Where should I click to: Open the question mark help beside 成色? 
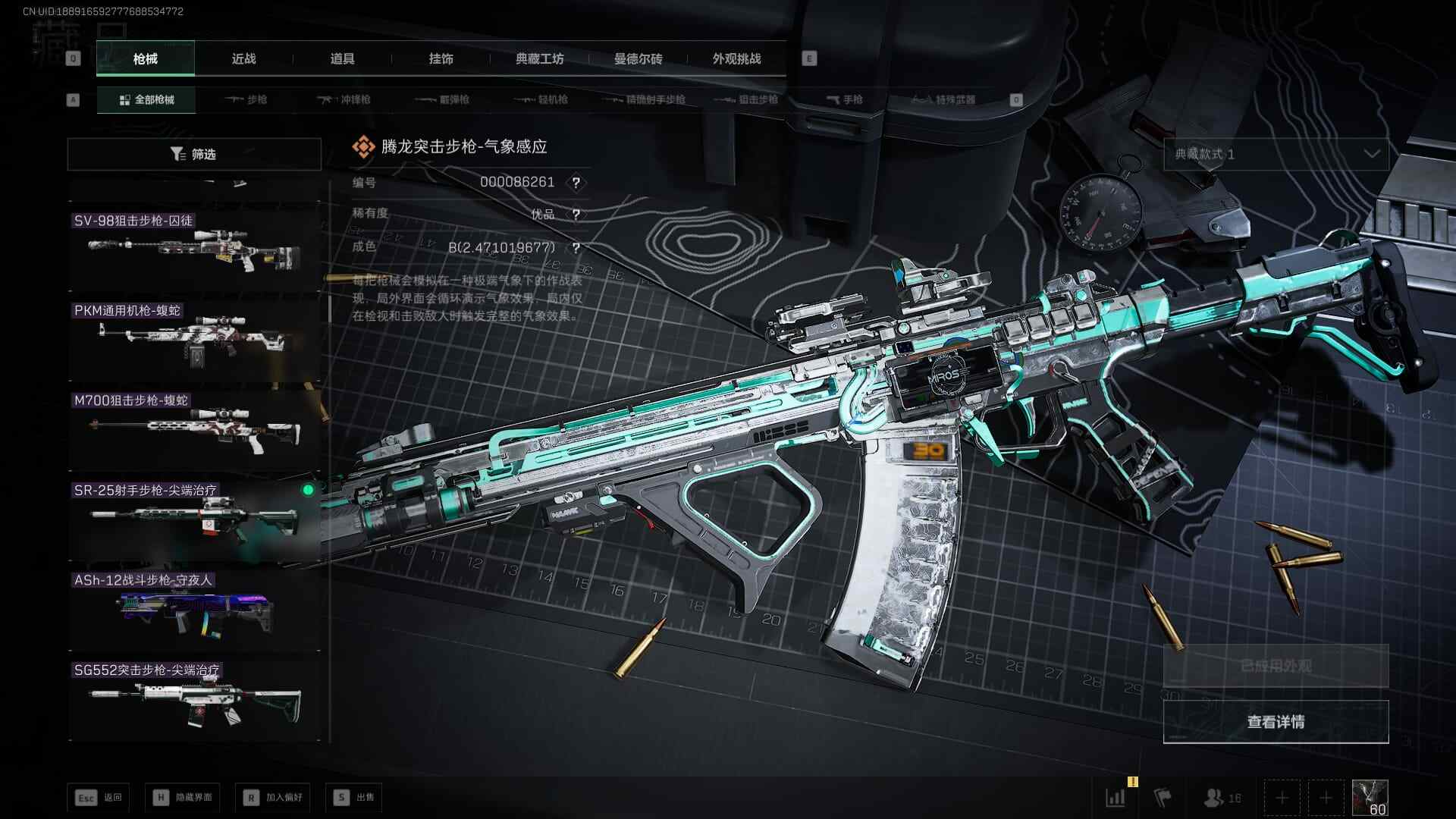click(576, 248)
